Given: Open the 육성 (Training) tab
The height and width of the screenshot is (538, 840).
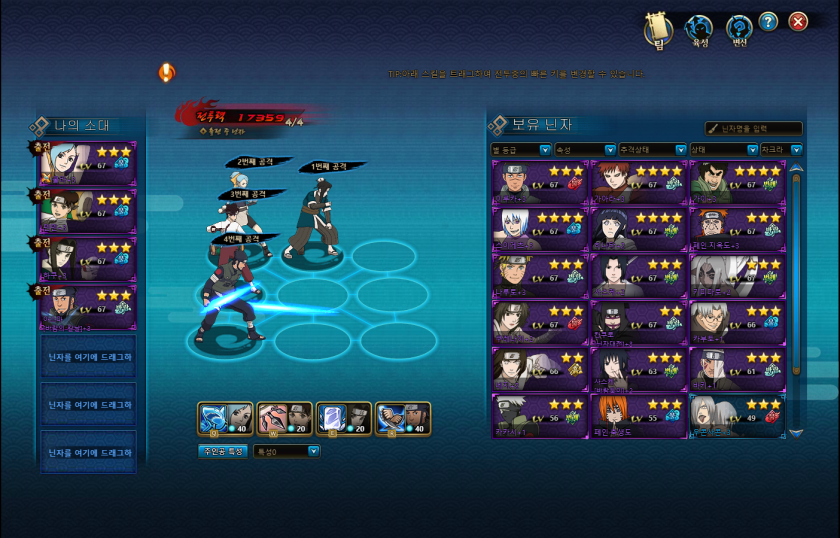Looking at the screenshot, I should [700, 29].
